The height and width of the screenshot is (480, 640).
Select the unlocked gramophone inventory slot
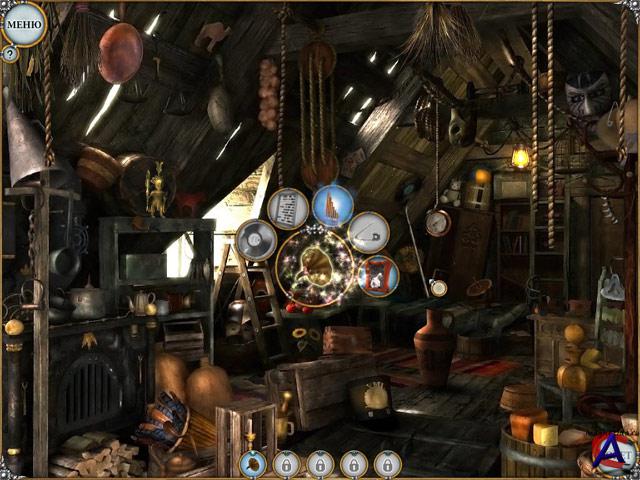(x=254, y=464)
